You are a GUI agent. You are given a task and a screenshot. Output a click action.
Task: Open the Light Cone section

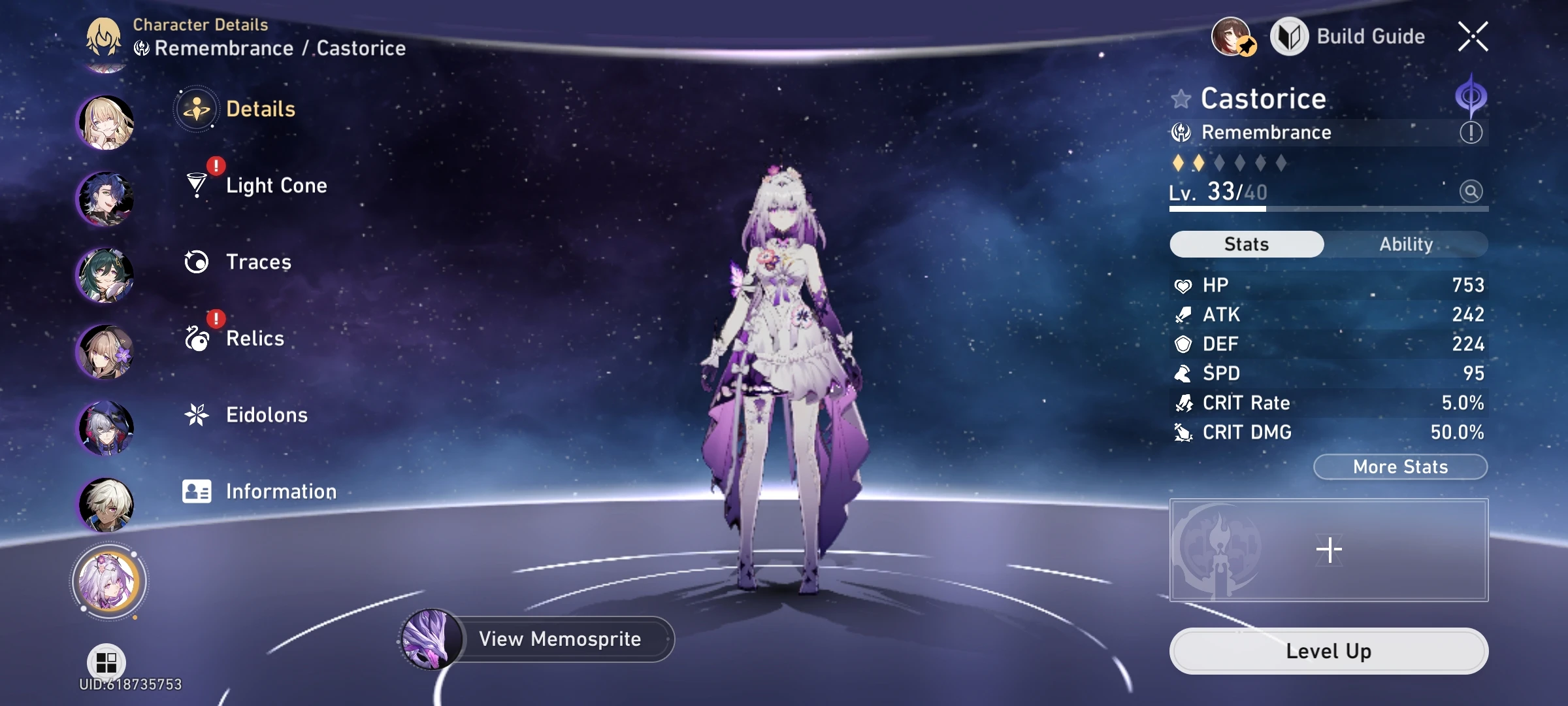point(195,186)
